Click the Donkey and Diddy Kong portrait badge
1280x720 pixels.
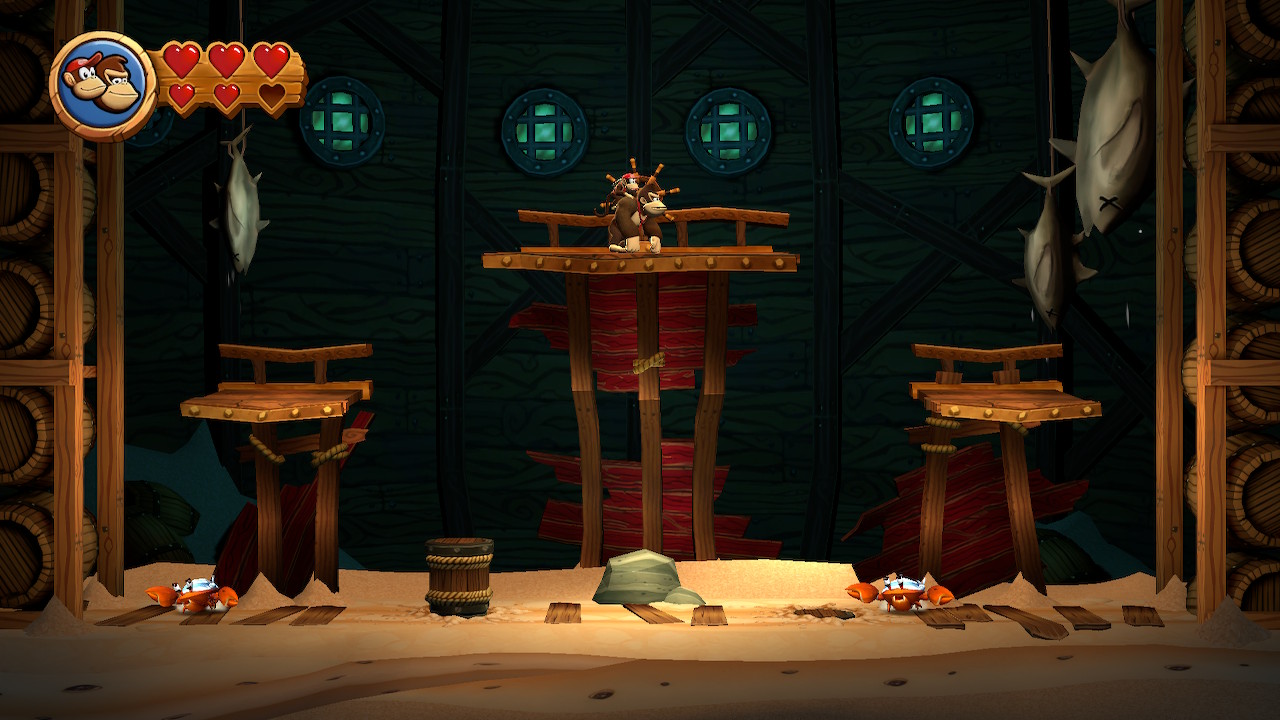pos(101,86)
